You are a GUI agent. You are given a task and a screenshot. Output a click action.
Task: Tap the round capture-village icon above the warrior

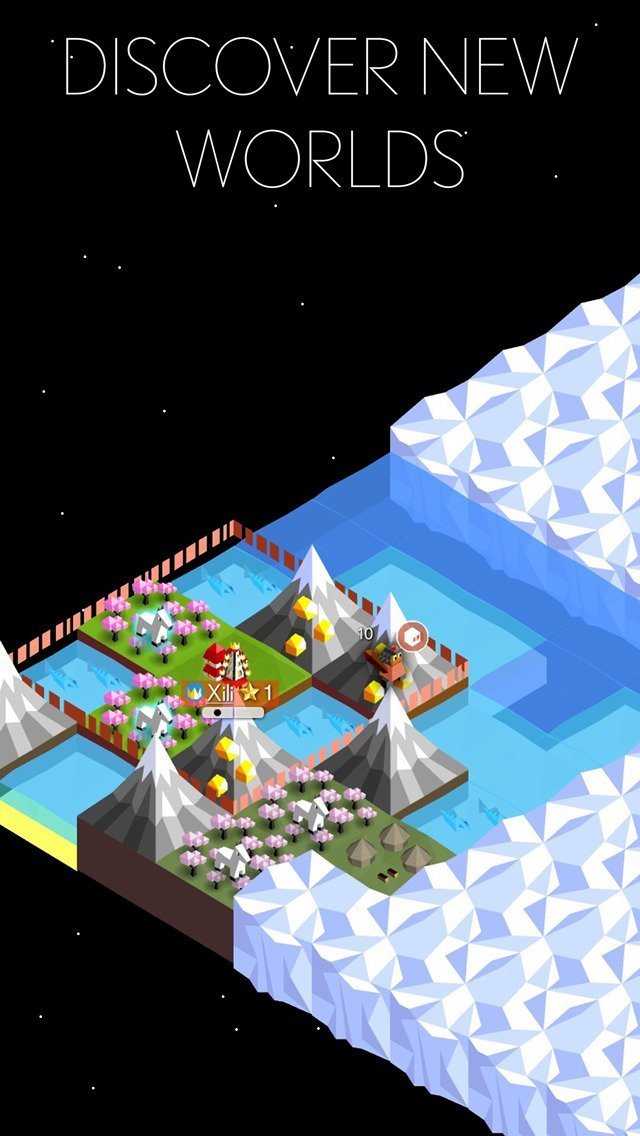(x=410, y=634)
